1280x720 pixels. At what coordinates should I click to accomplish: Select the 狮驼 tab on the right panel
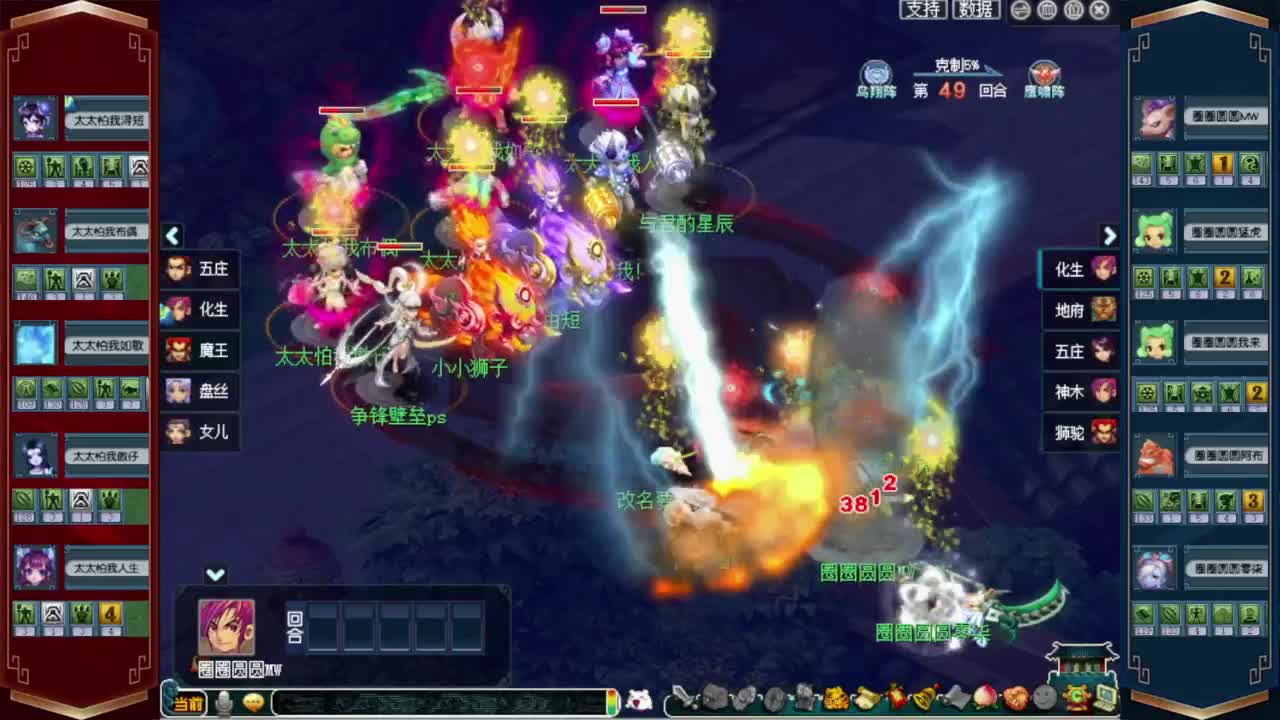click(1079, 434)
